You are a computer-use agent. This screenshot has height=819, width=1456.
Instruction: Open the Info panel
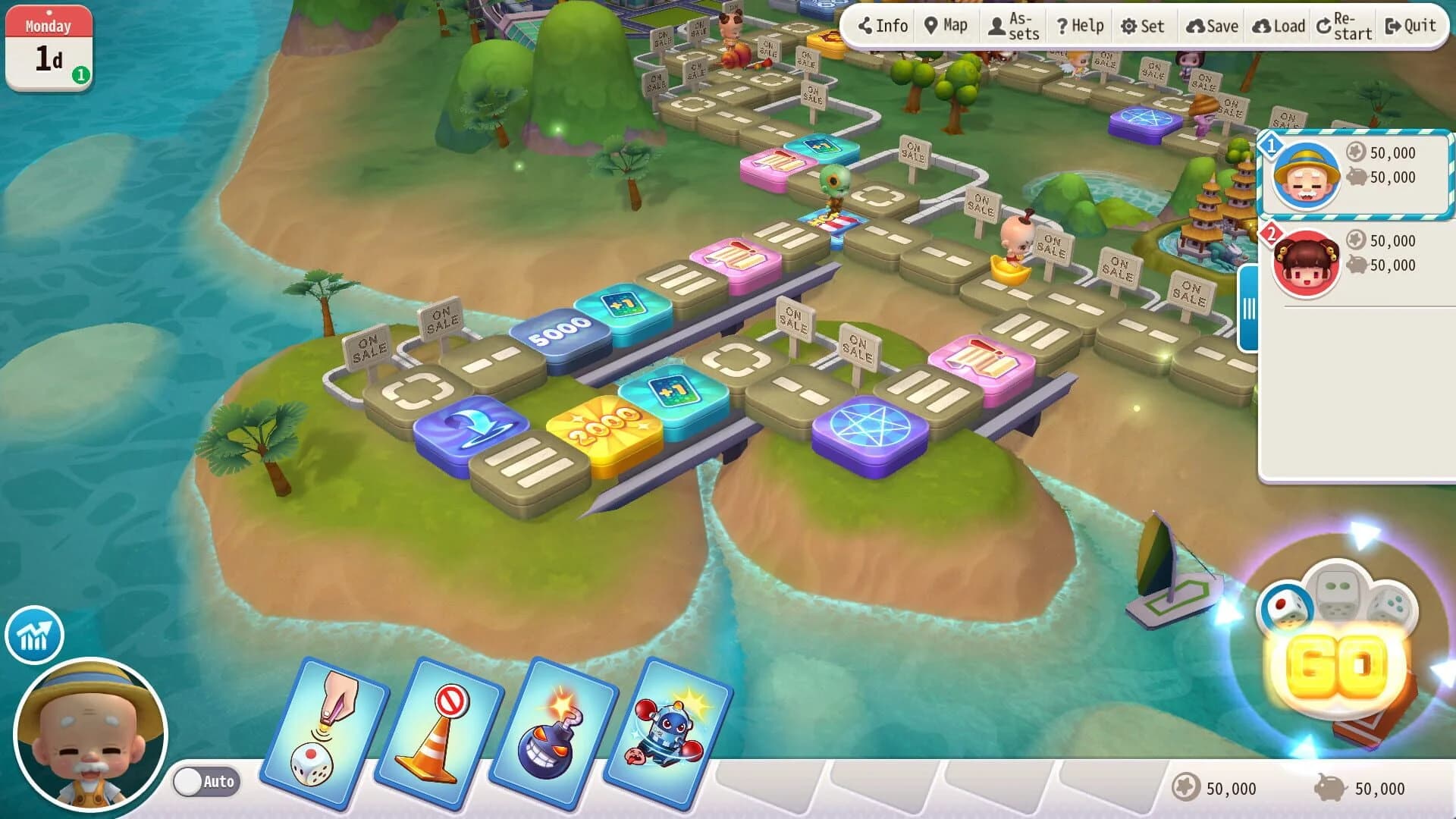click(882, 25)
